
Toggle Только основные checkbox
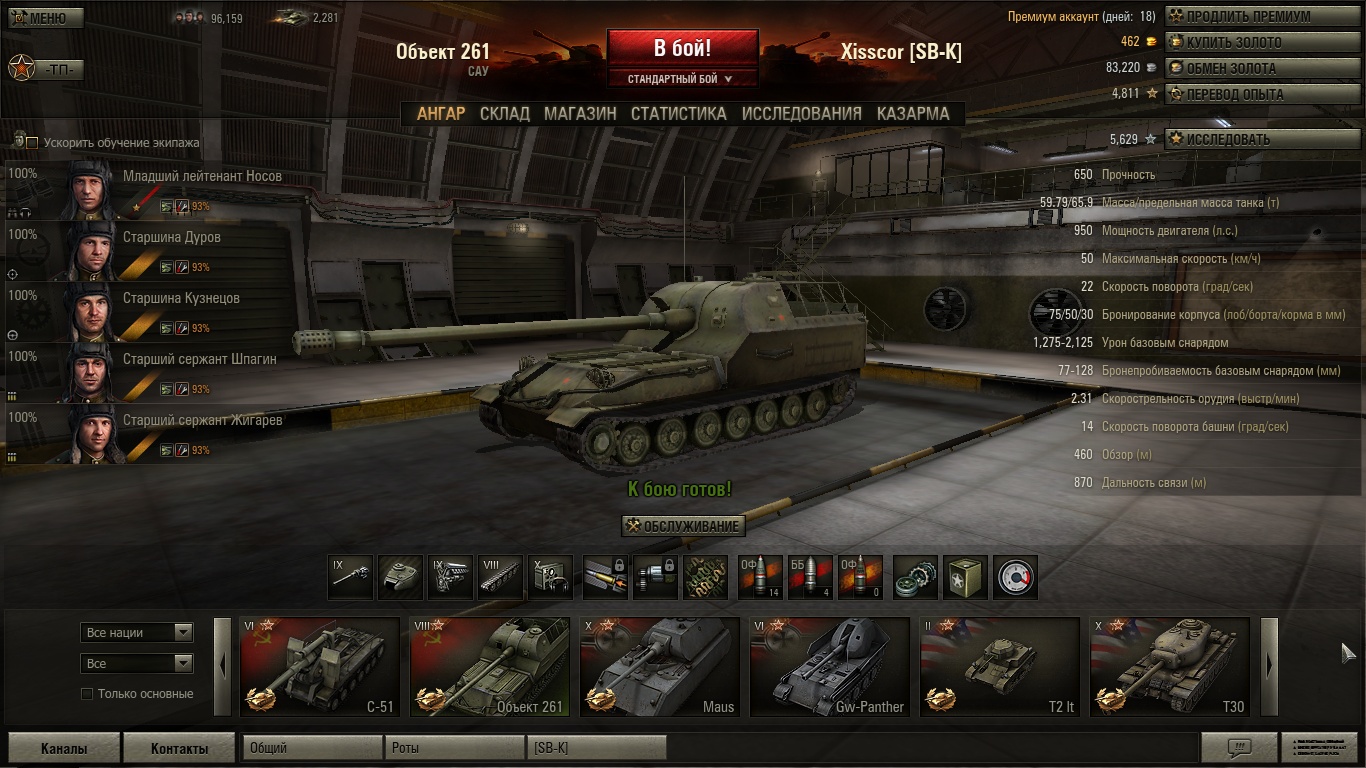pyautogui.click(x=87, y=694)
